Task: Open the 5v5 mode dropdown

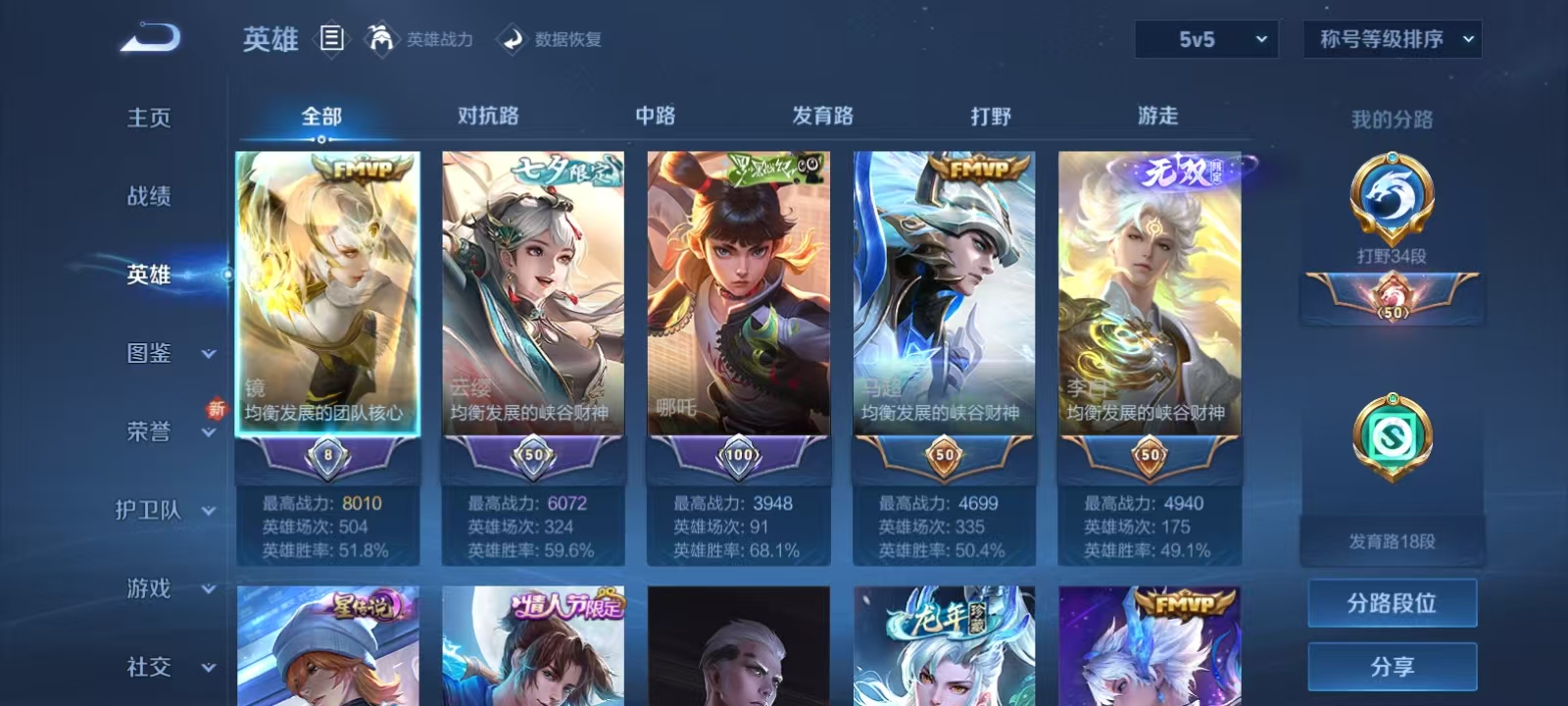Action: 1207,39
